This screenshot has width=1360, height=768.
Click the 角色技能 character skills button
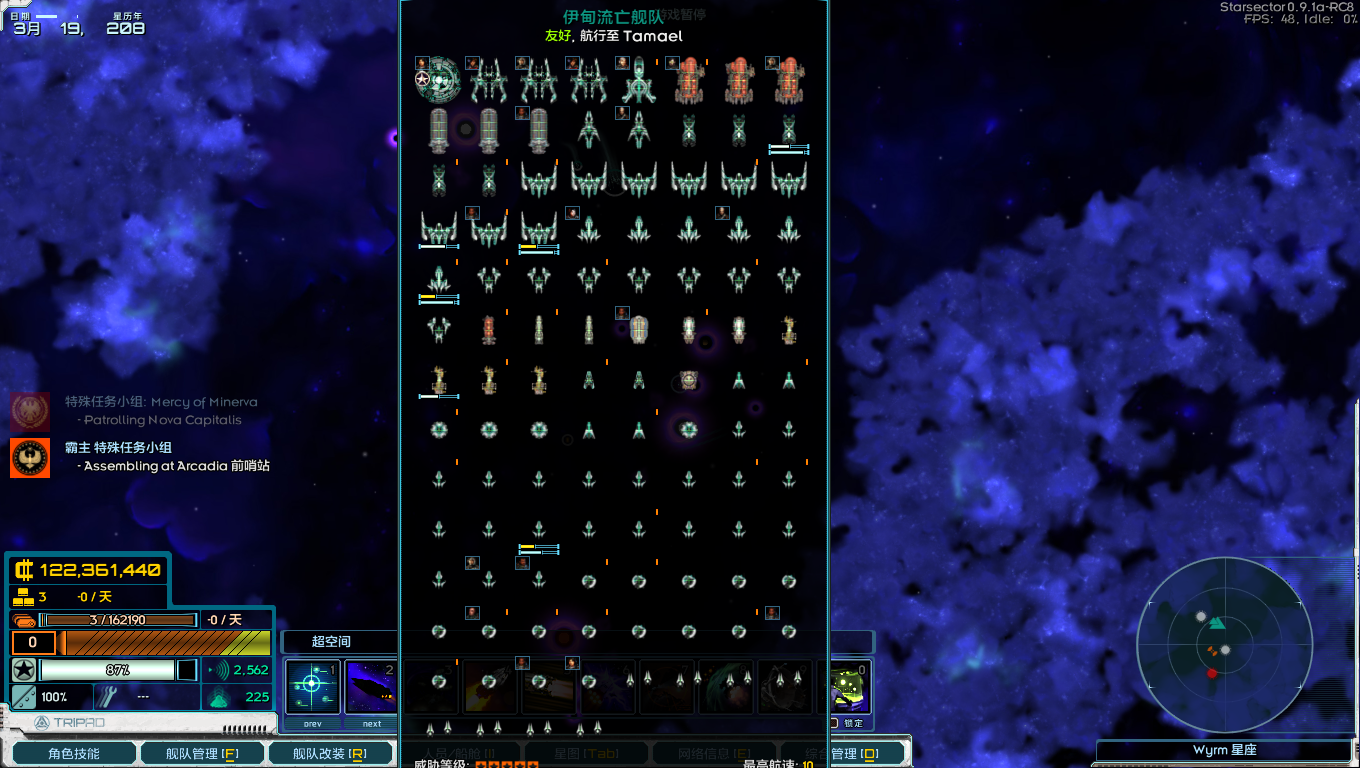point(73,752)
